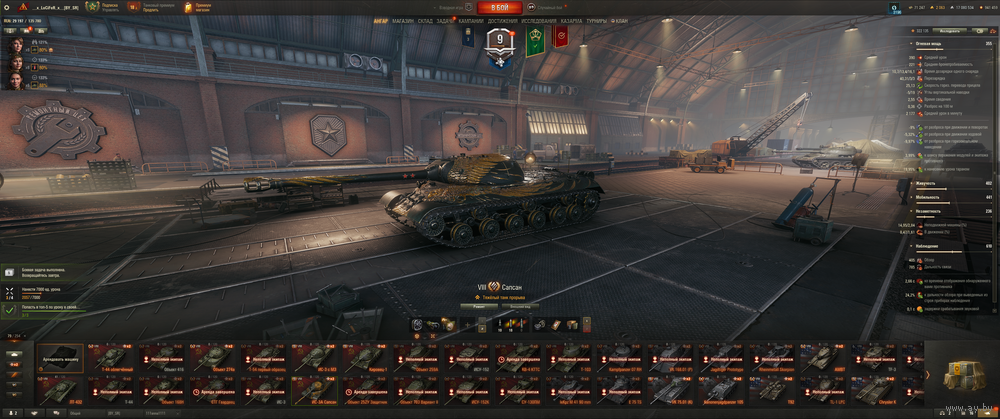Viewport: 1000px width, 419px height.
Task: Go to the КАМПАНИИ tab
Action: (x=472, y=20)
